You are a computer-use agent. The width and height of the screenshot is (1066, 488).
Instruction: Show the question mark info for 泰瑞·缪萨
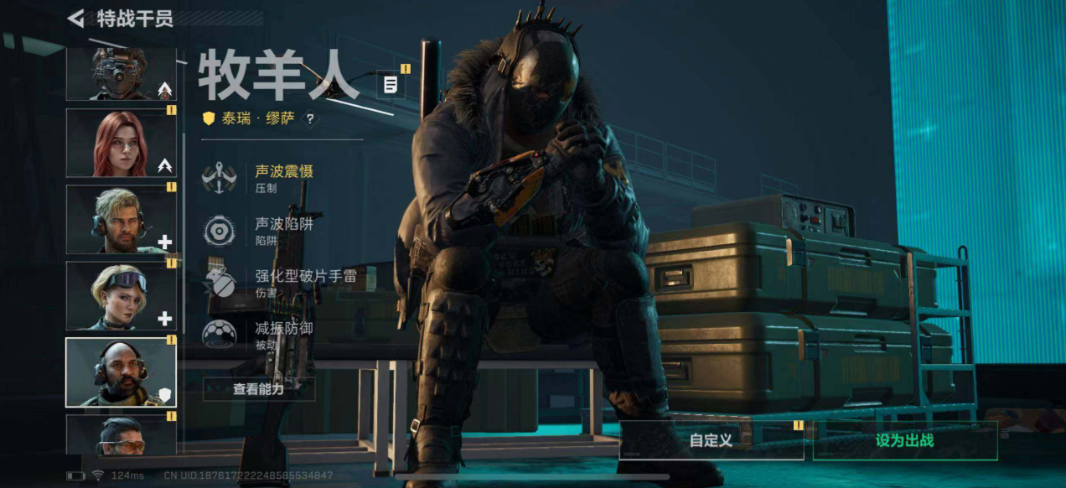(x=310, y=119)
